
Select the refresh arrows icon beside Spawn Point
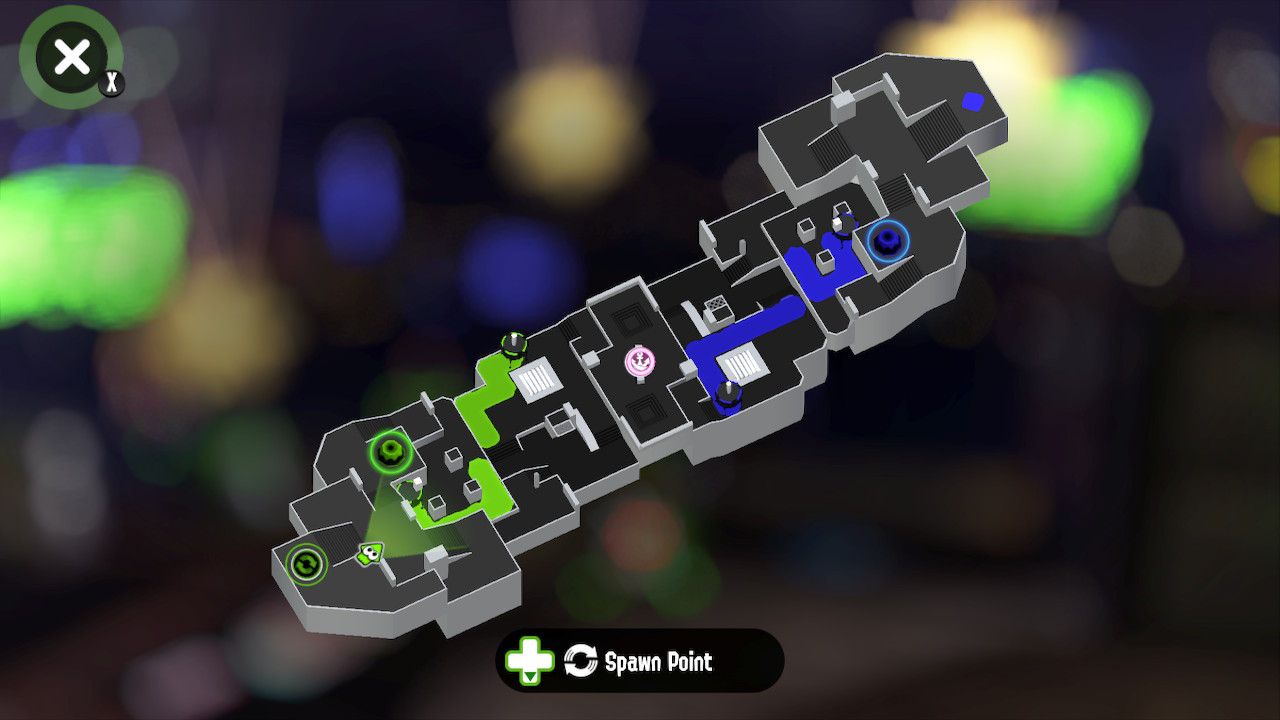580,661
